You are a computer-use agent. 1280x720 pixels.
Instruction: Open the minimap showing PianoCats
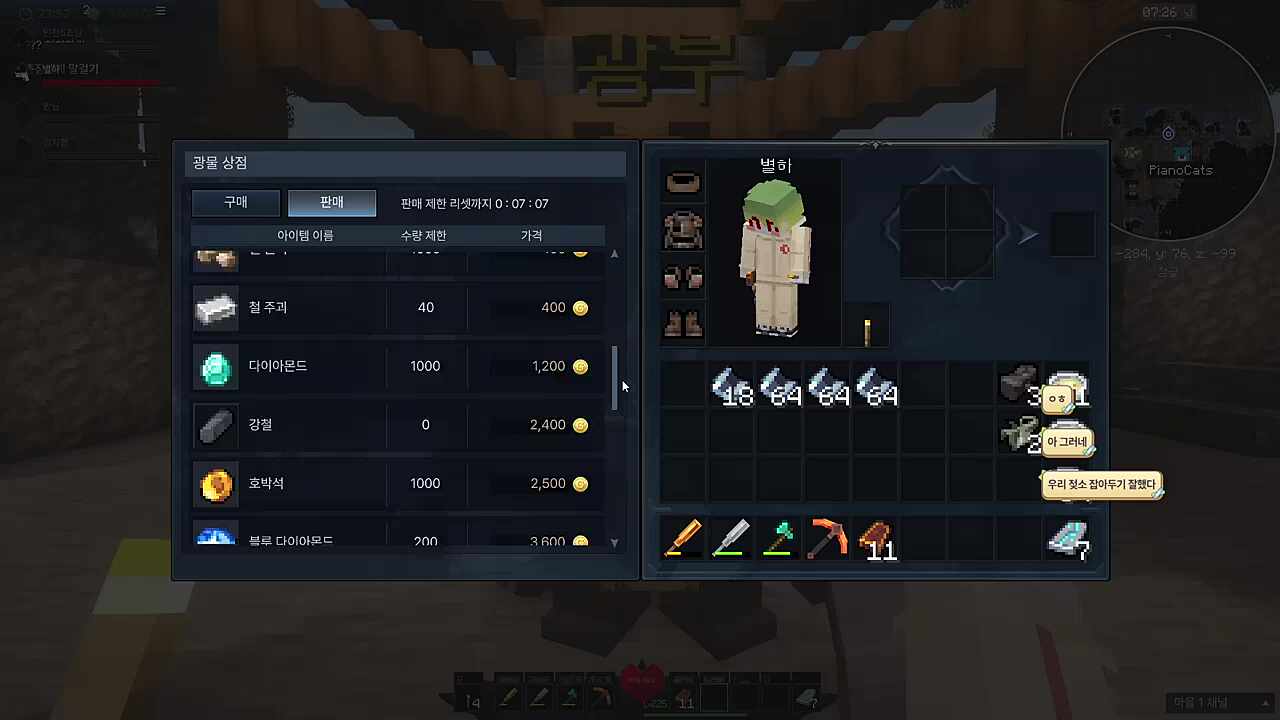click(1168, 132)
